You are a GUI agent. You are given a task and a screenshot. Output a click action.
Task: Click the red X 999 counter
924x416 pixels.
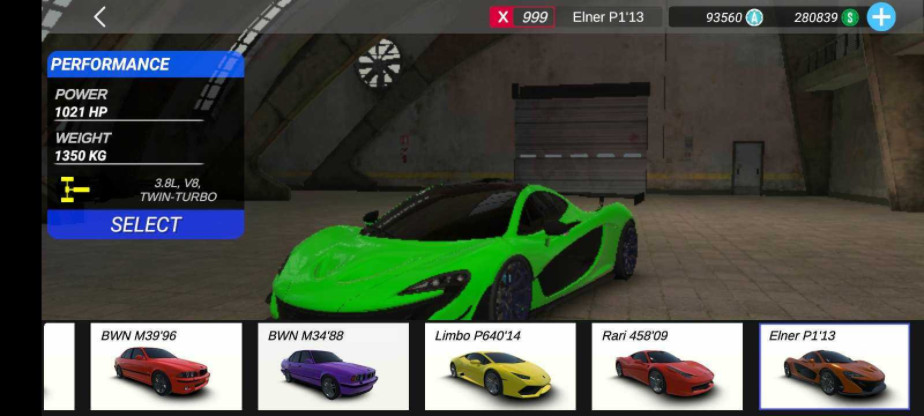click(x=521, y=17)
